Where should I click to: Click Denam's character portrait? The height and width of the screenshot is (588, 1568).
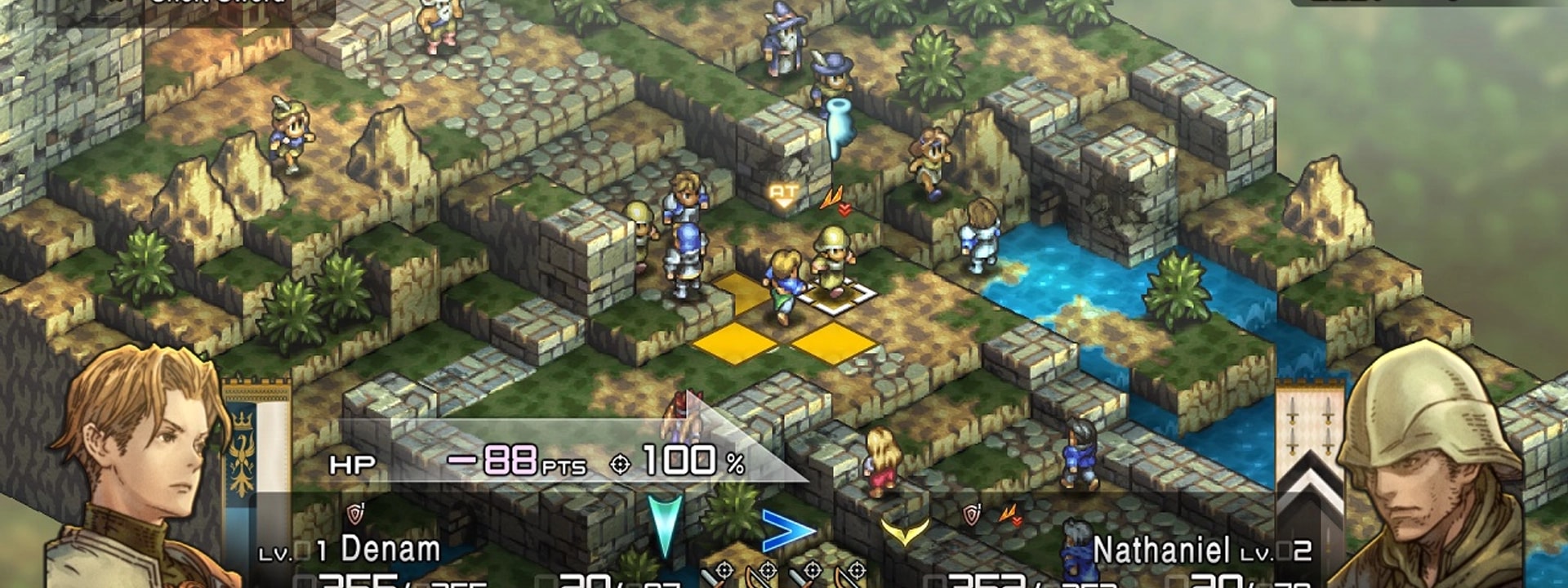[x=139, y=465]
